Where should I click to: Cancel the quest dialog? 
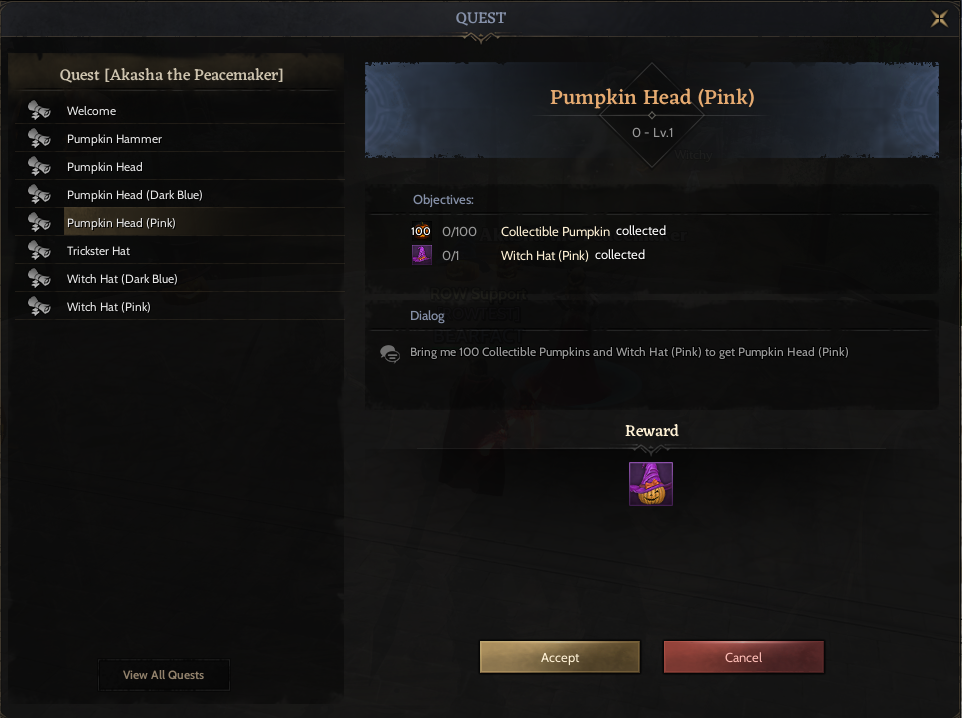click(743, 657)
